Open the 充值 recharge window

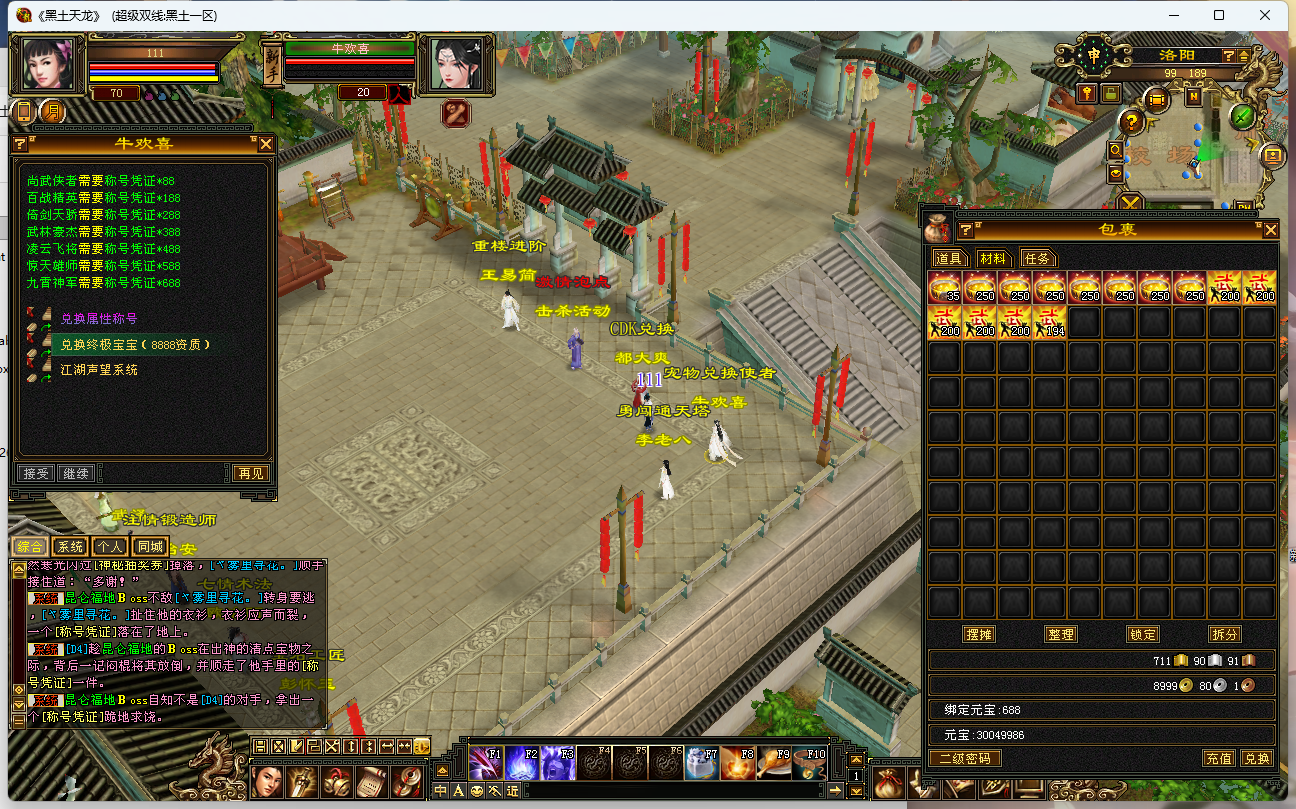tap(1218, 758)
